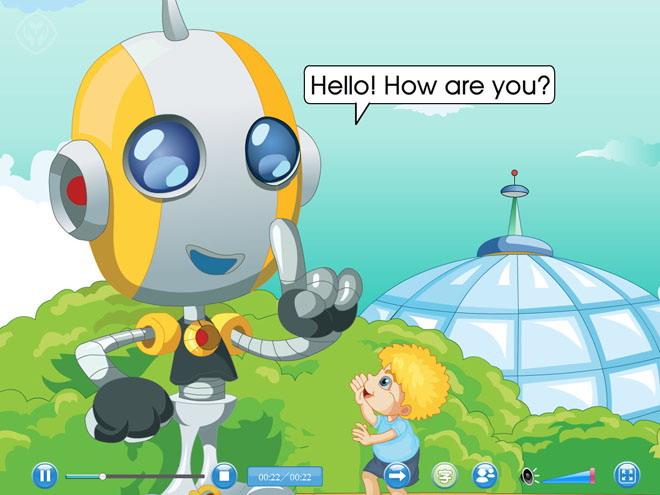Go to the next scene with the arrow button

coord(399,475)
